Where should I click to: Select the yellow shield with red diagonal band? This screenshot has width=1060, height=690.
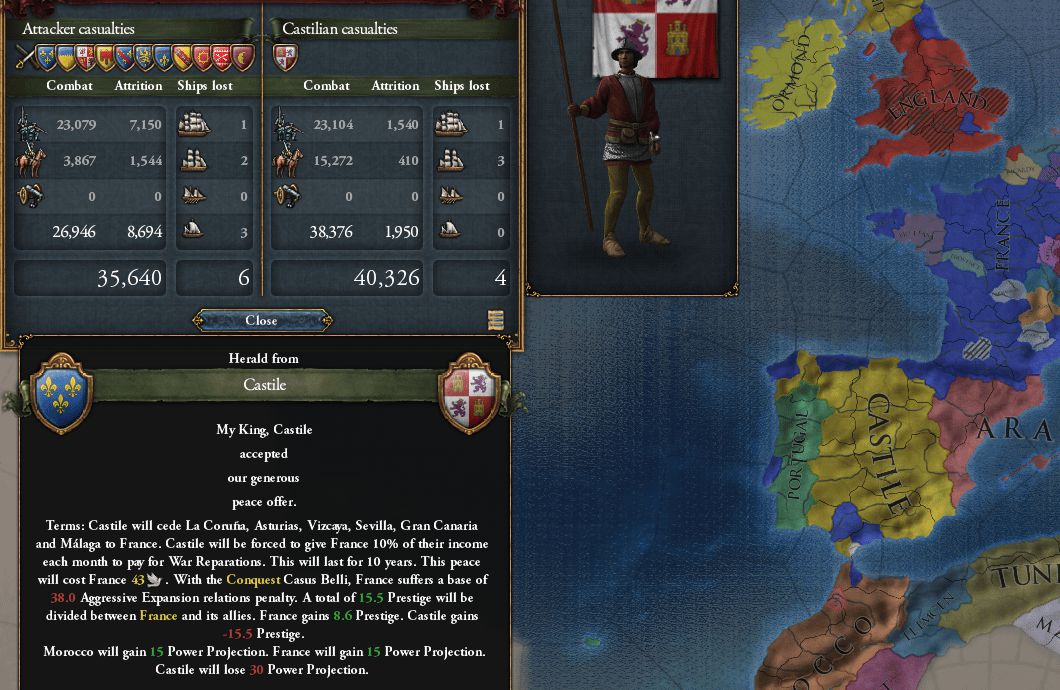(x=183, y=57)
